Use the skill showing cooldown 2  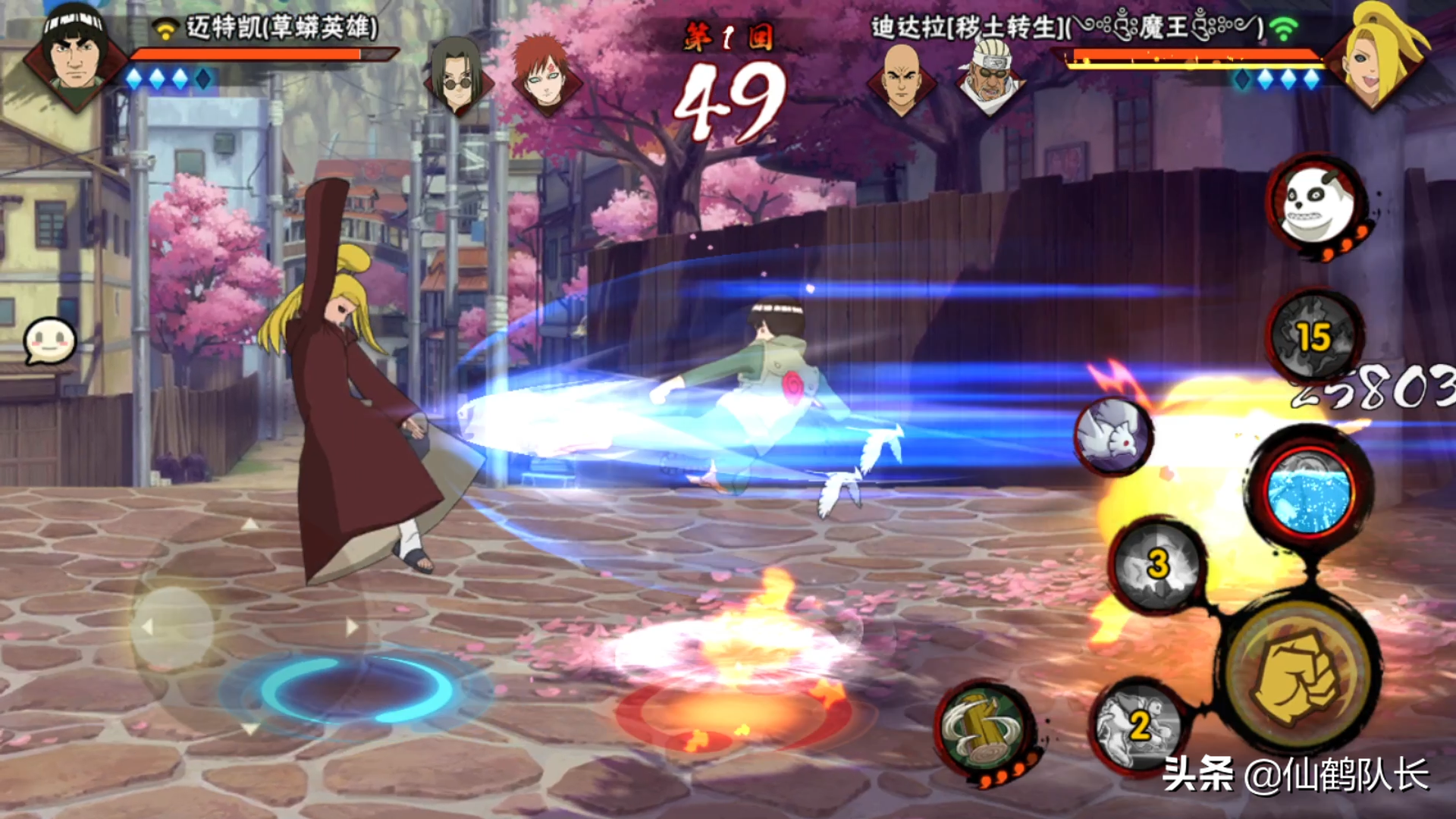coord(1140,726)
